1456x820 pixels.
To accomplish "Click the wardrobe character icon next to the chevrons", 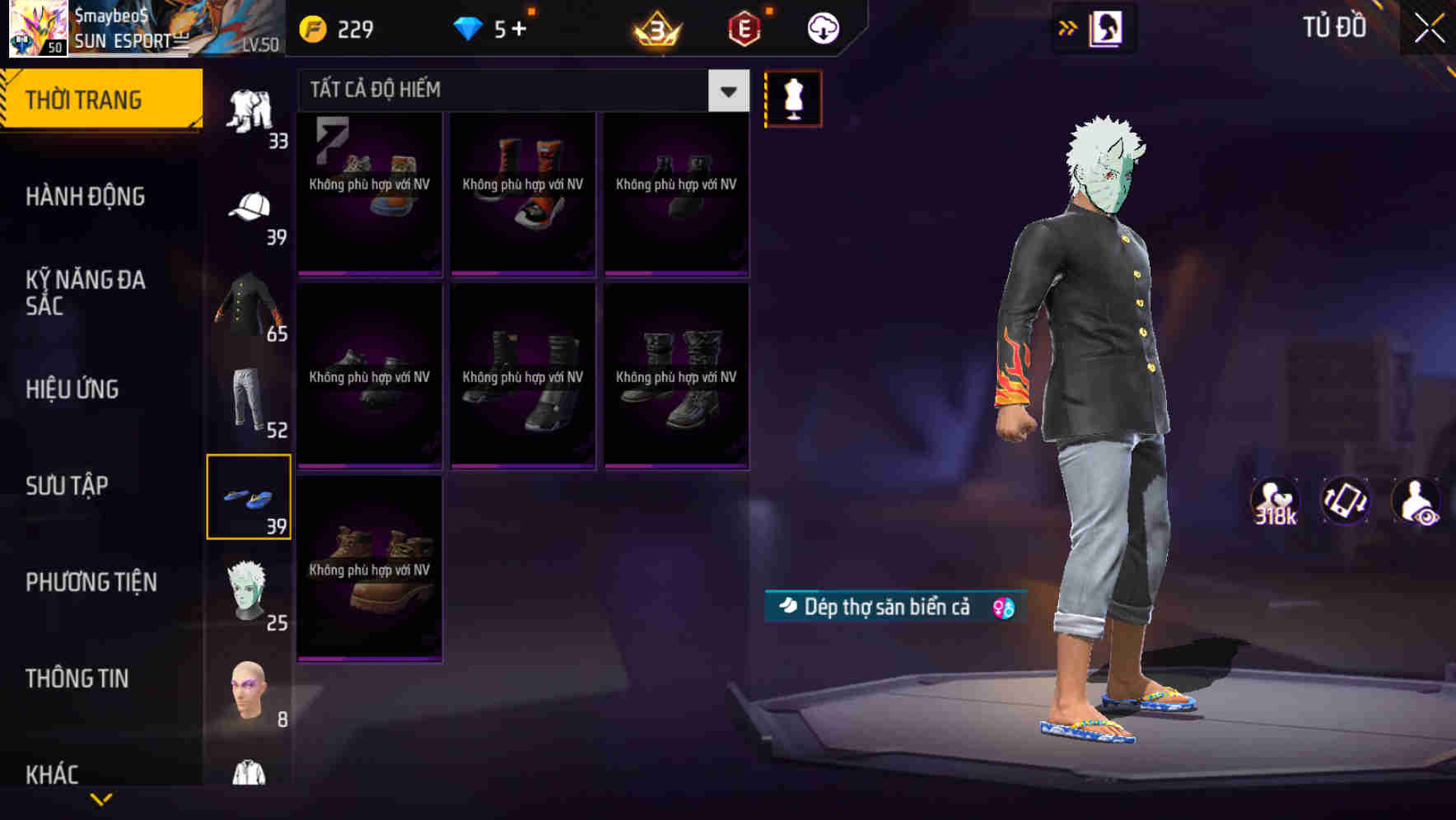I will [1108, 27].
